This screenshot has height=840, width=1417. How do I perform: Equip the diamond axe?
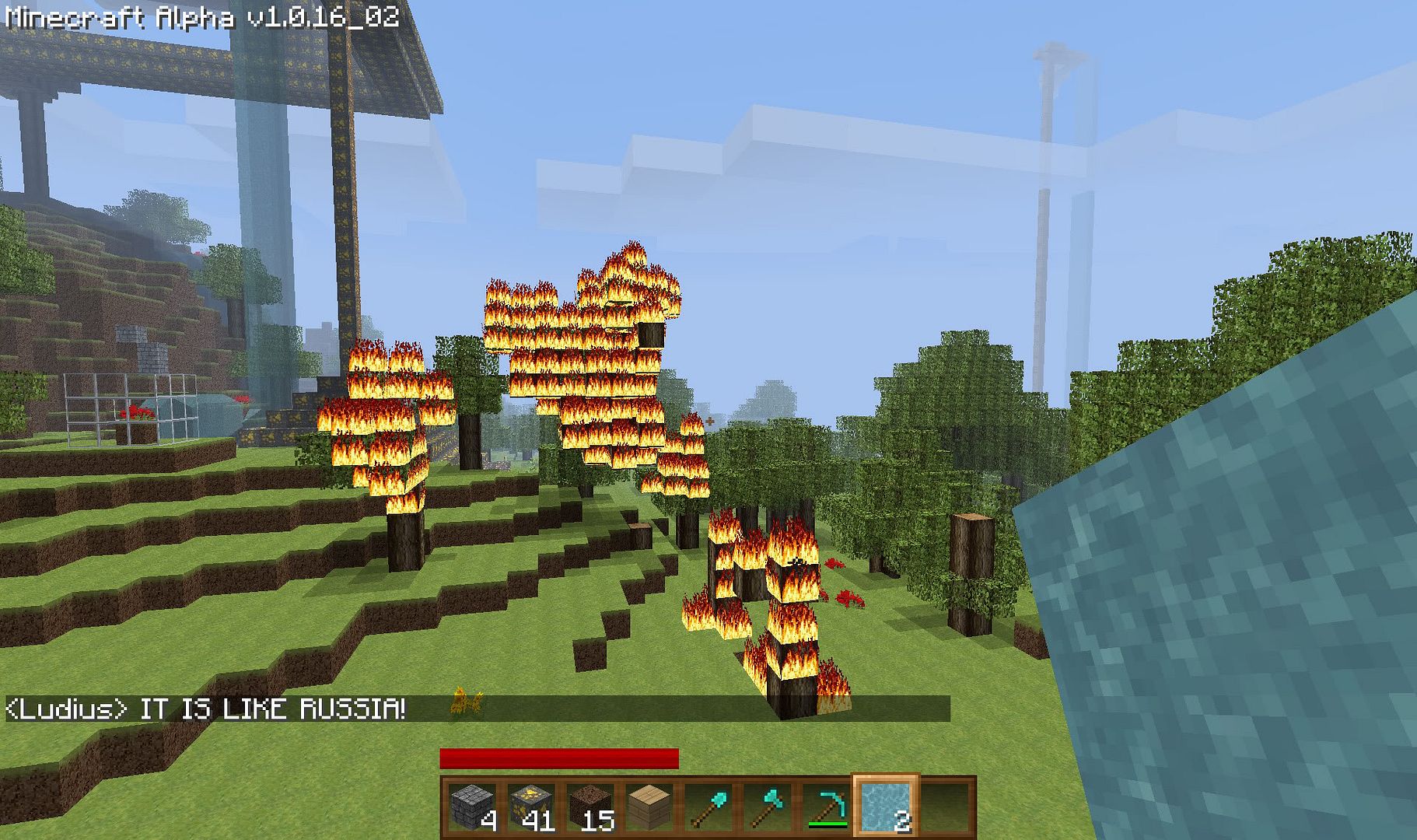pyautogui.click(x=768, y=808)
